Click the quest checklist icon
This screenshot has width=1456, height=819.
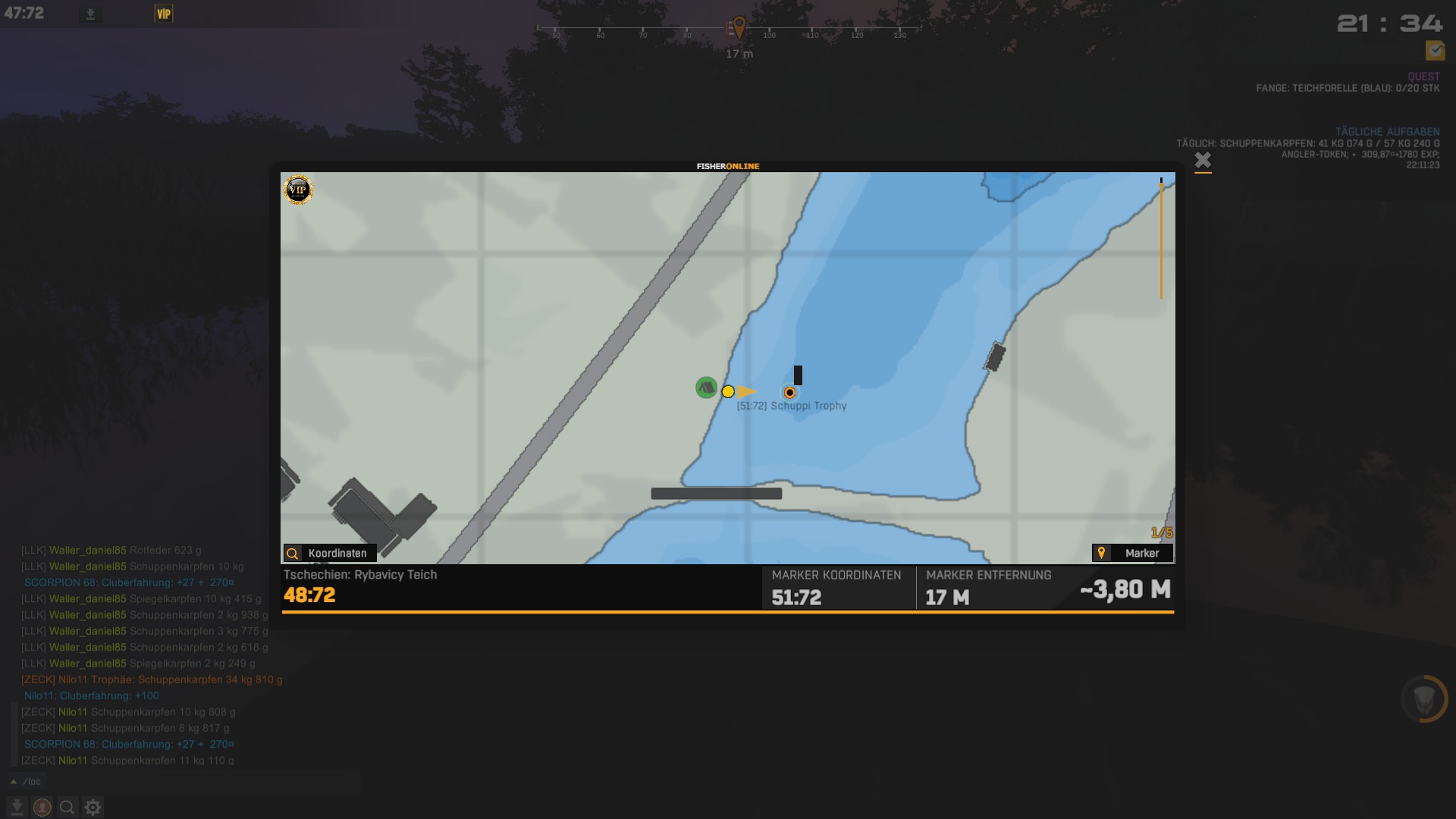click(x=1435, y=50)
